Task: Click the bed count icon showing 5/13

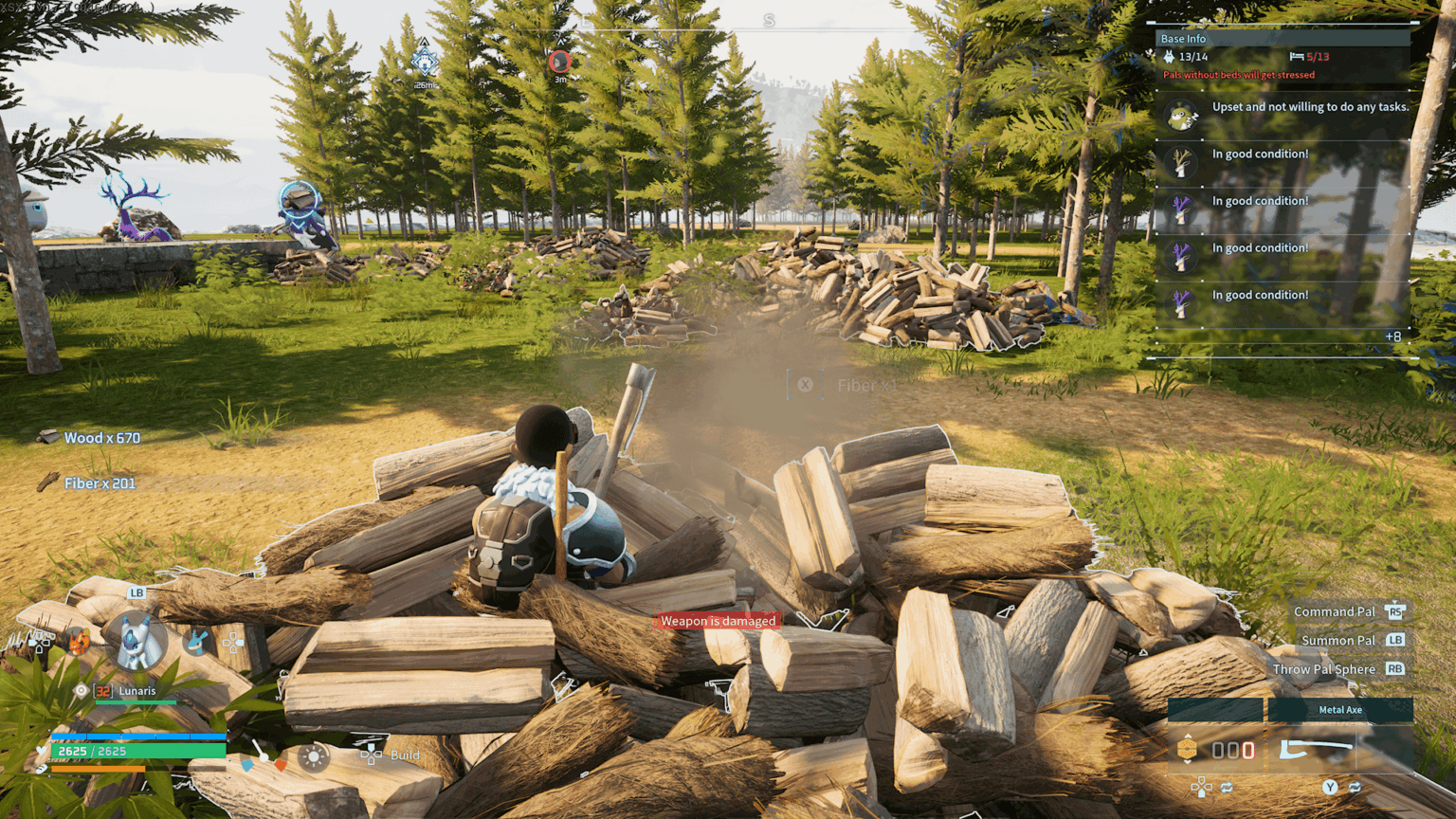Action: pos(1297,57)
